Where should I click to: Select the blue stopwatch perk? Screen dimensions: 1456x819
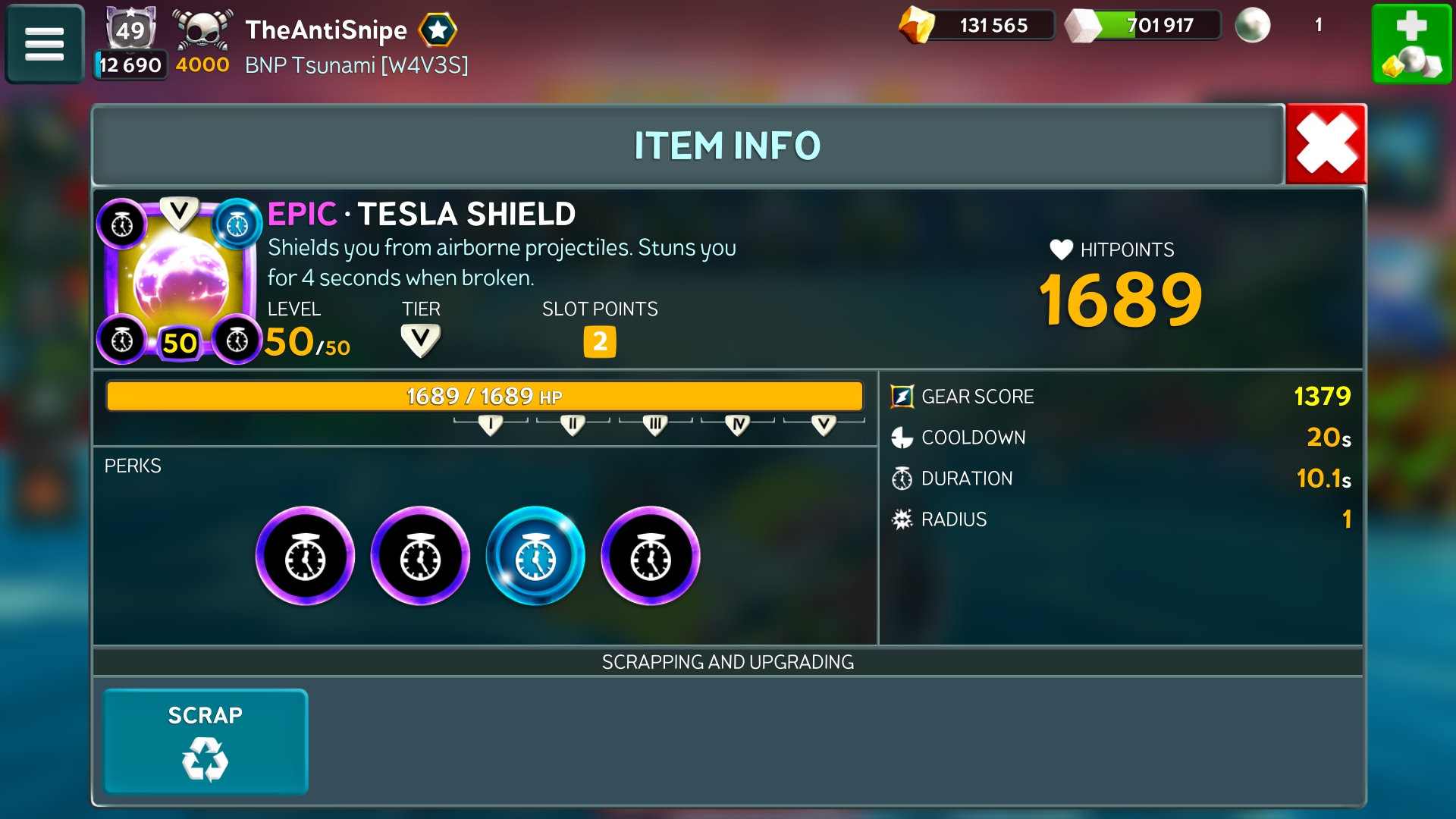pos(535,557)
